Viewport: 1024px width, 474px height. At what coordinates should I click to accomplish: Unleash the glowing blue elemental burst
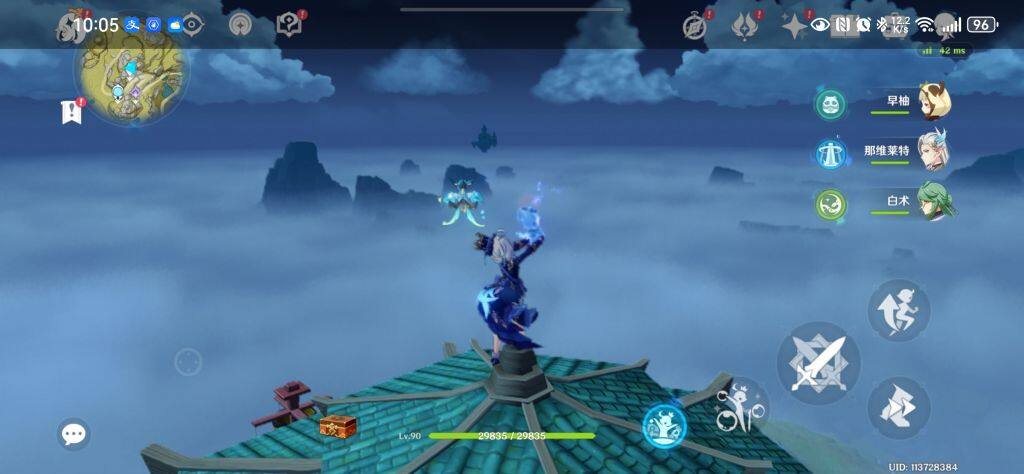click(x=664, y=426)
